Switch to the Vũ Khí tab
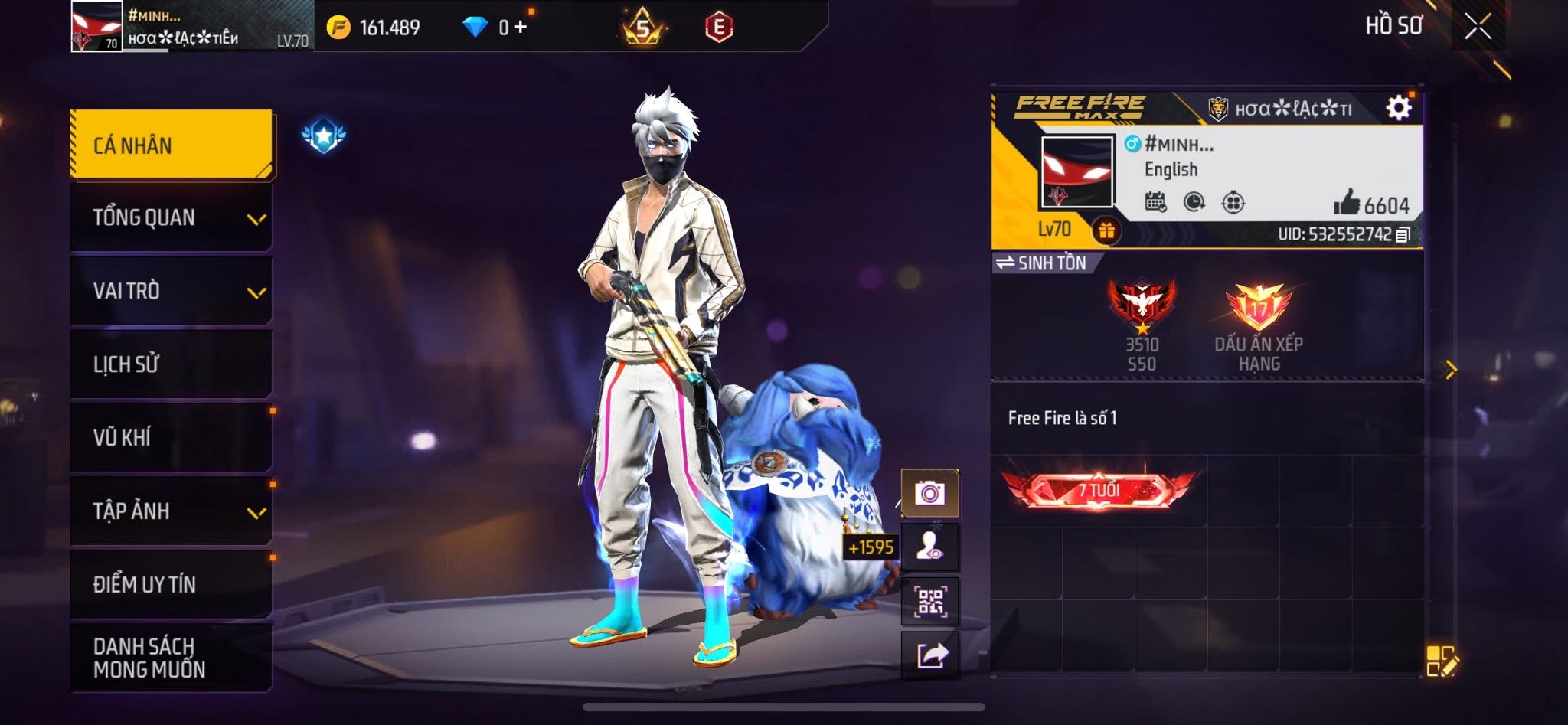Image resolution: width=1568 pixels, height=725 pixels. [171, 437]
